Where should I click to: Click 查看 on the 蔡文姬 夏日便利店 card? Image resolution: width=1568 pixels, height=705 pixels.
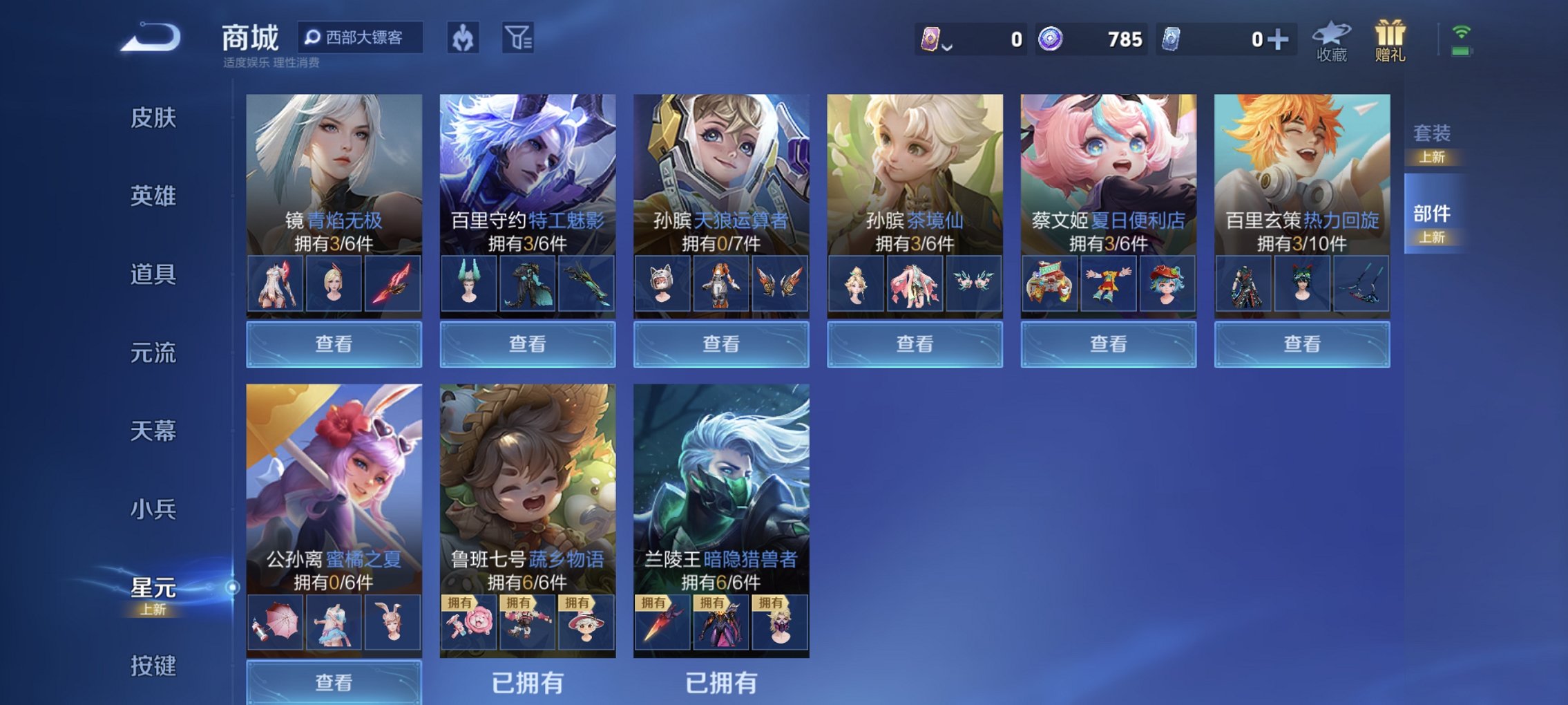1107,343
